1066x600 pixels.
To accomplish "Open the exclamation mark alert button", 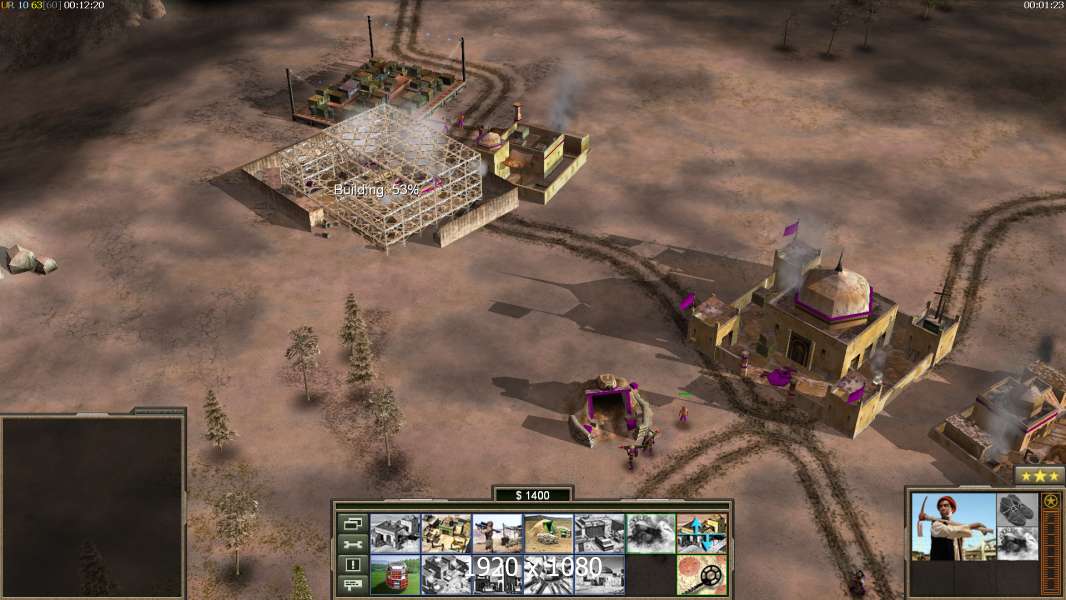I will 352,565.
